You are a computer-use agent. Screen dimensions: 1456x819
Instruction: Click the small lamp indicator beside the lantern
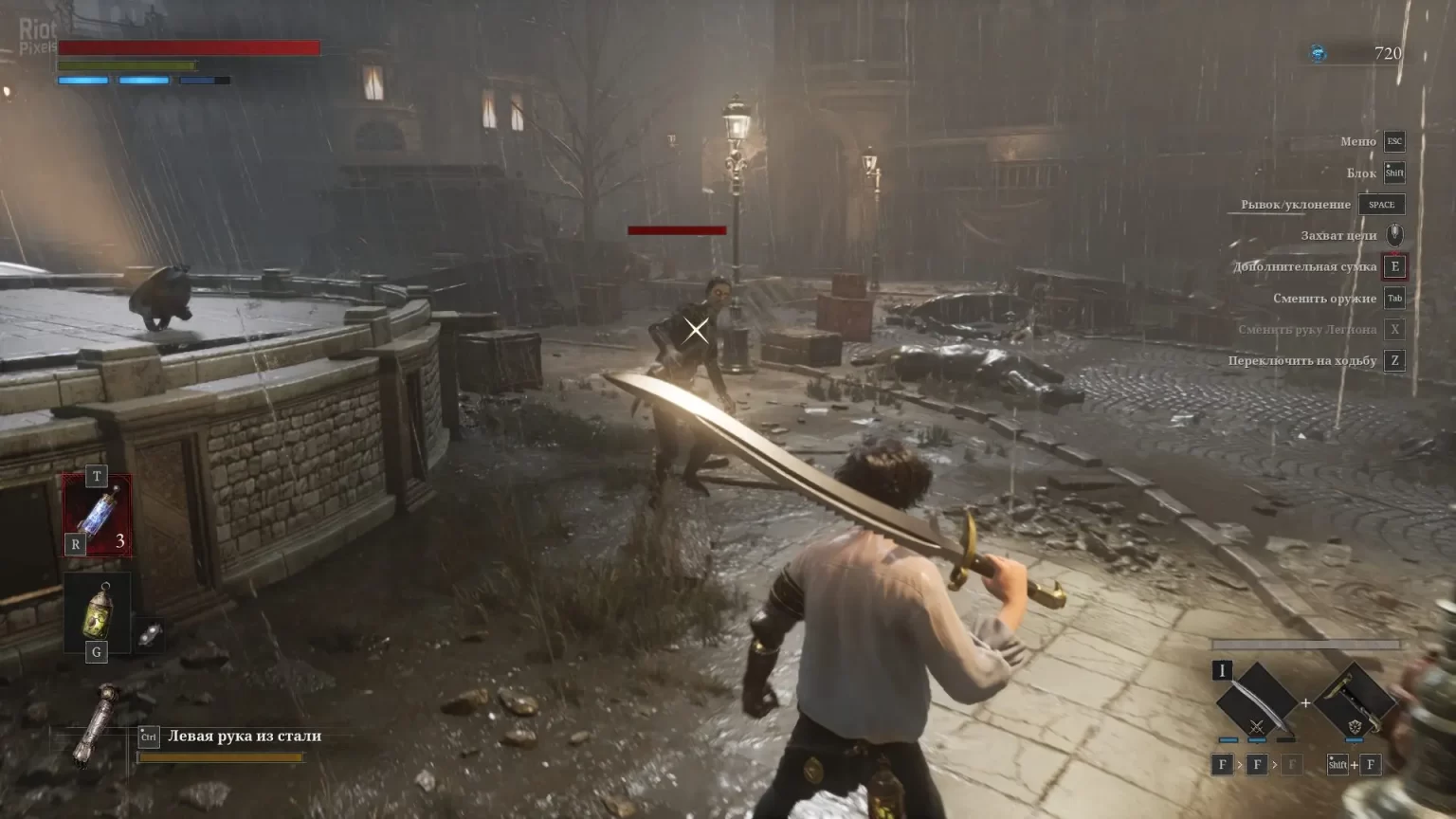[x=149, y=635]
